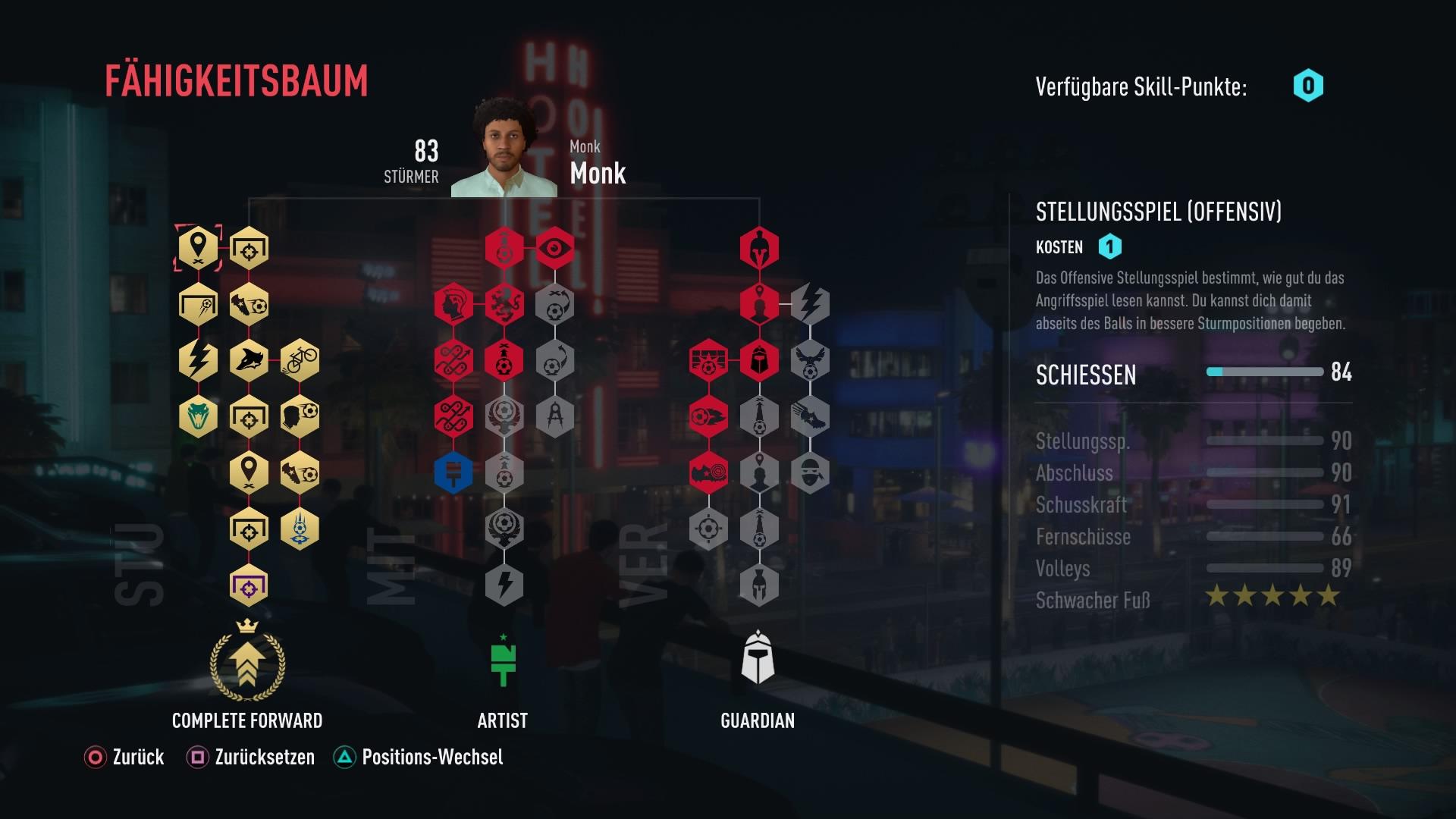Viewport: 1456px width, 819px height.
Task: Select the blue signpost skill node
Action: click(x=453, y=473)
